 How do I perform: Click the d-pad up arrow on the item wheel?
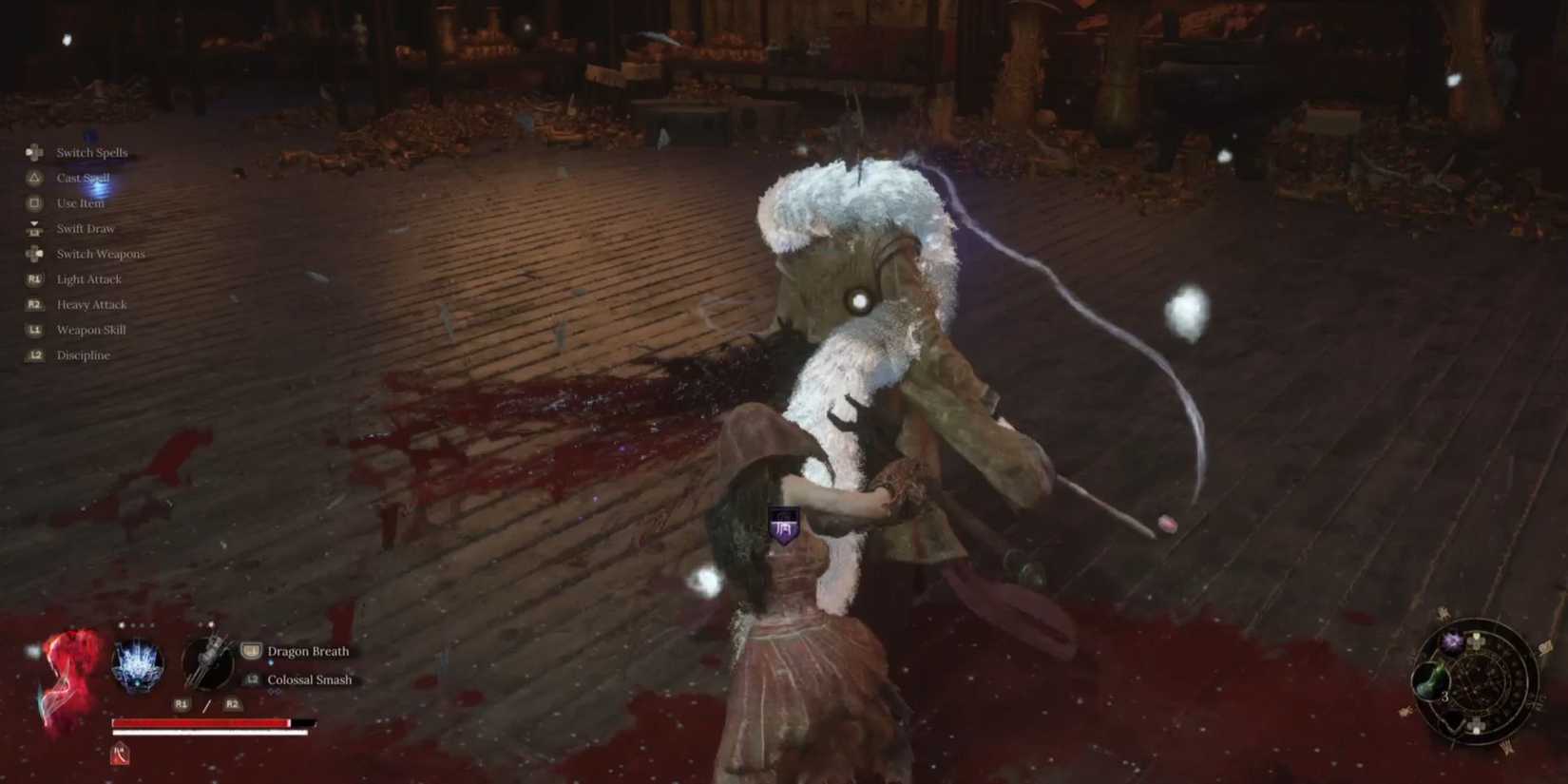pos(1476,642)
